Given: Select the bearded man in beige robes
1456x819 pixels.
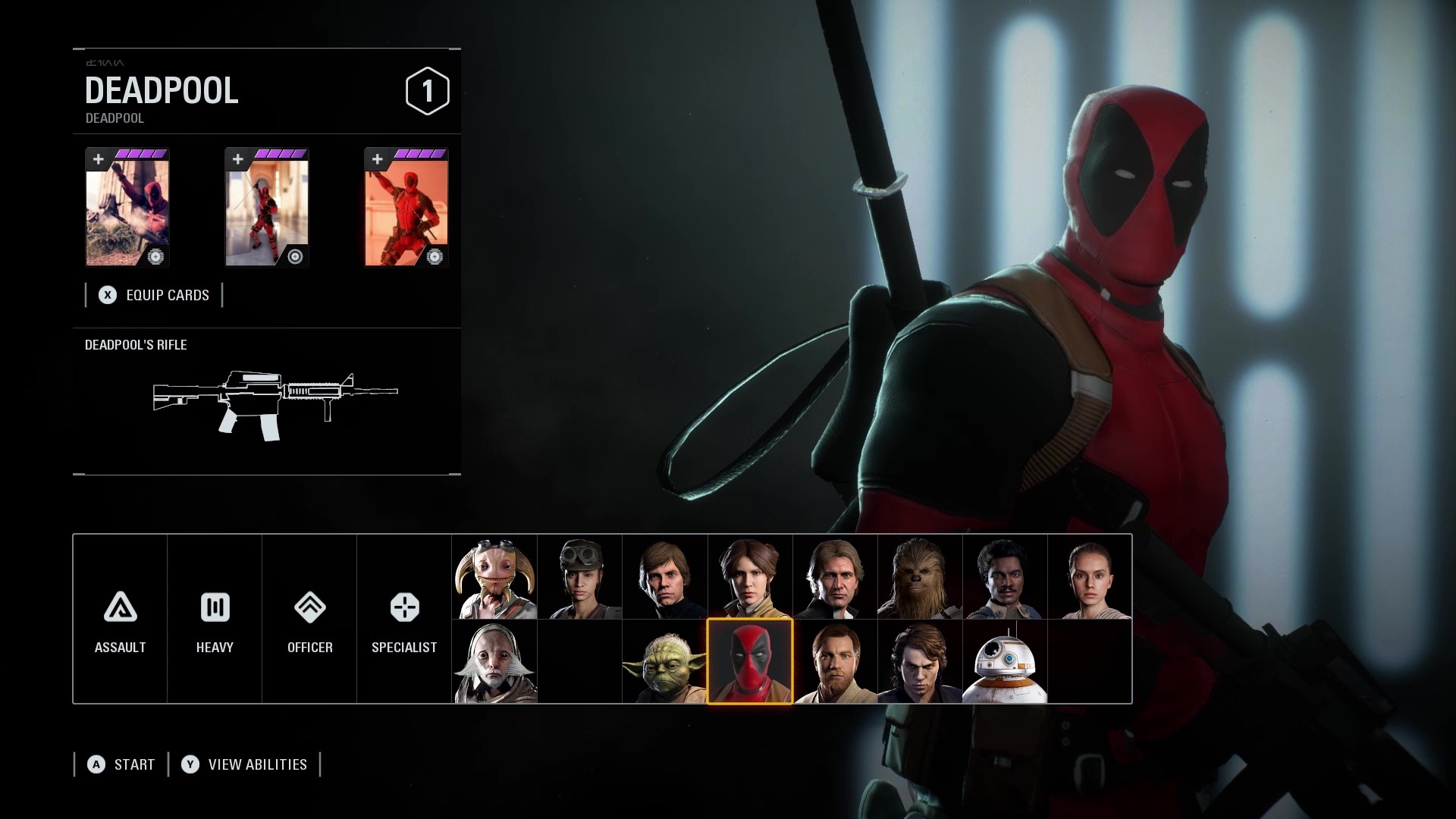Looking at the screenshot, I should (x=834, y=663).
